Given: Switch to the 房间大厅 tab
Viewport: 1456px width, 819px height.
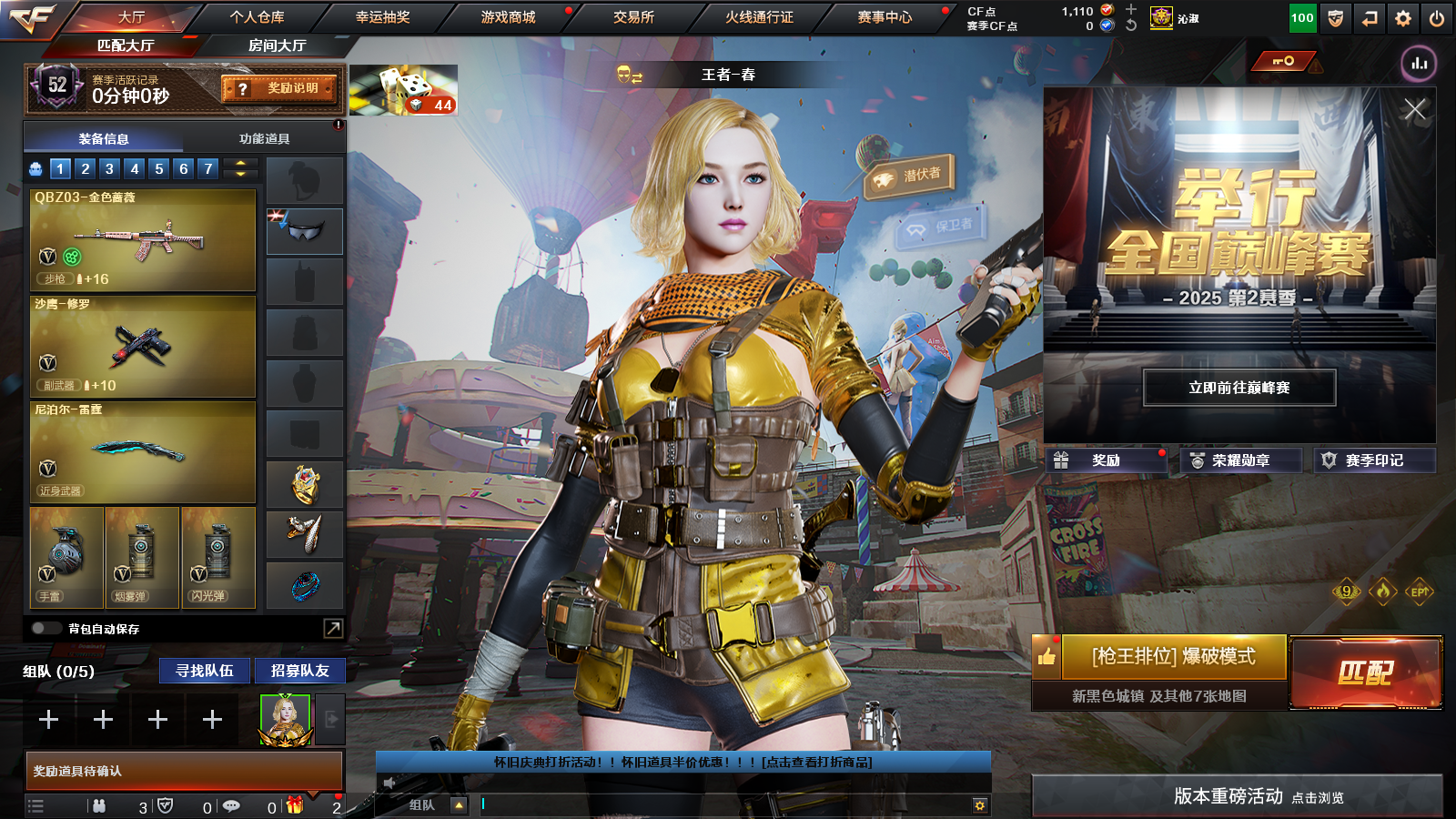Looking at the screenshot, I should click(x=277, y=45).
